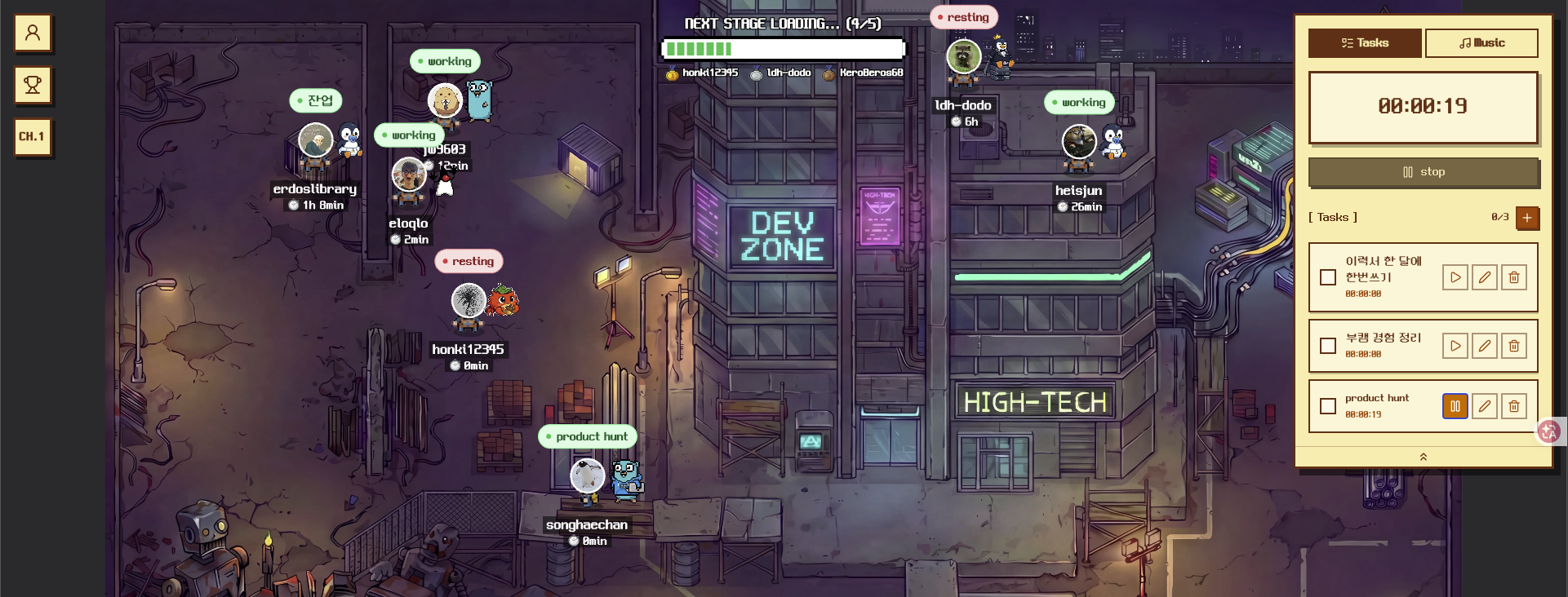
Task: Start timer for 이력서 한 달에 한번쓰기 task
Action: [1455, 277]
